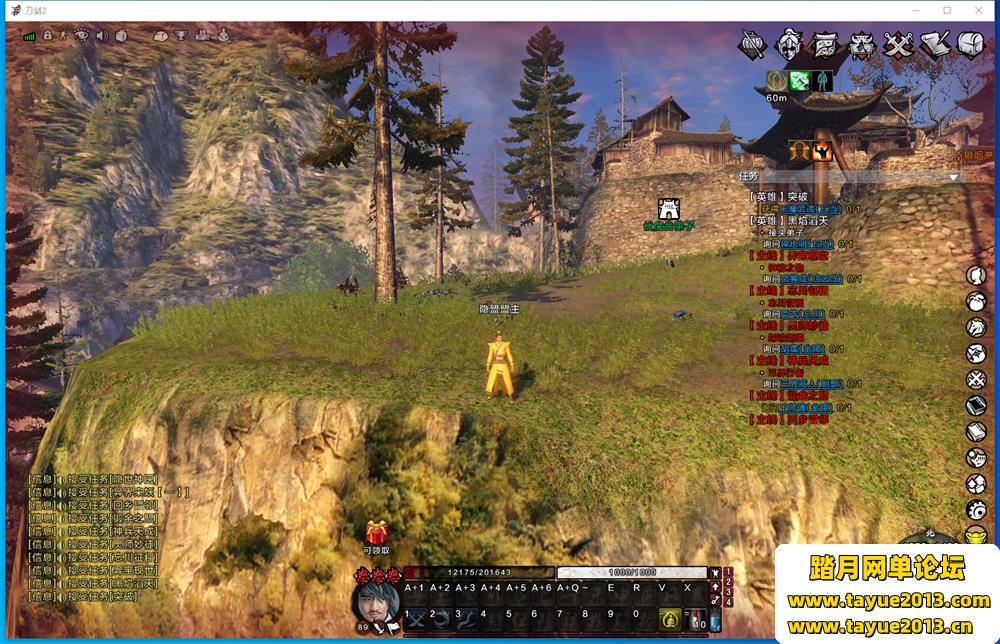Select the 【英雄】突破 quest entry
Viewport: 1000px width, 644px height.
tap(778, 196)
